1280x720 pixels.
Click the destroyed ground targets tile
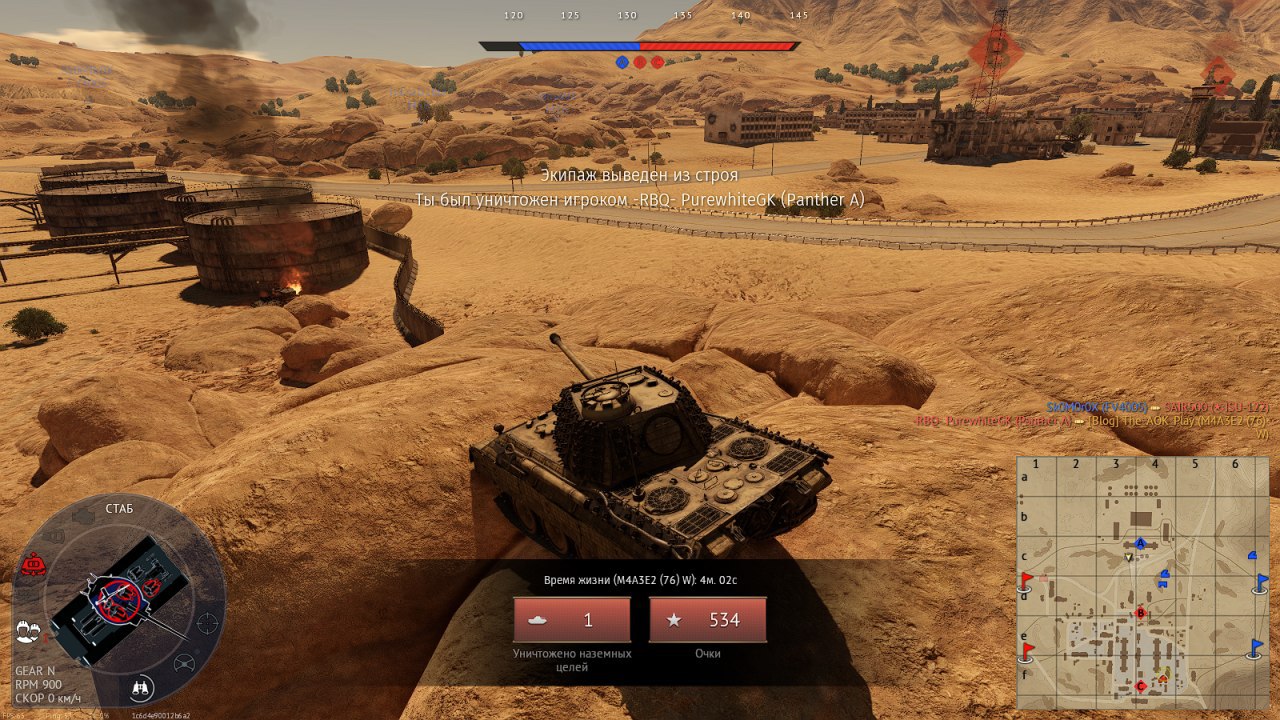[572, 620]
